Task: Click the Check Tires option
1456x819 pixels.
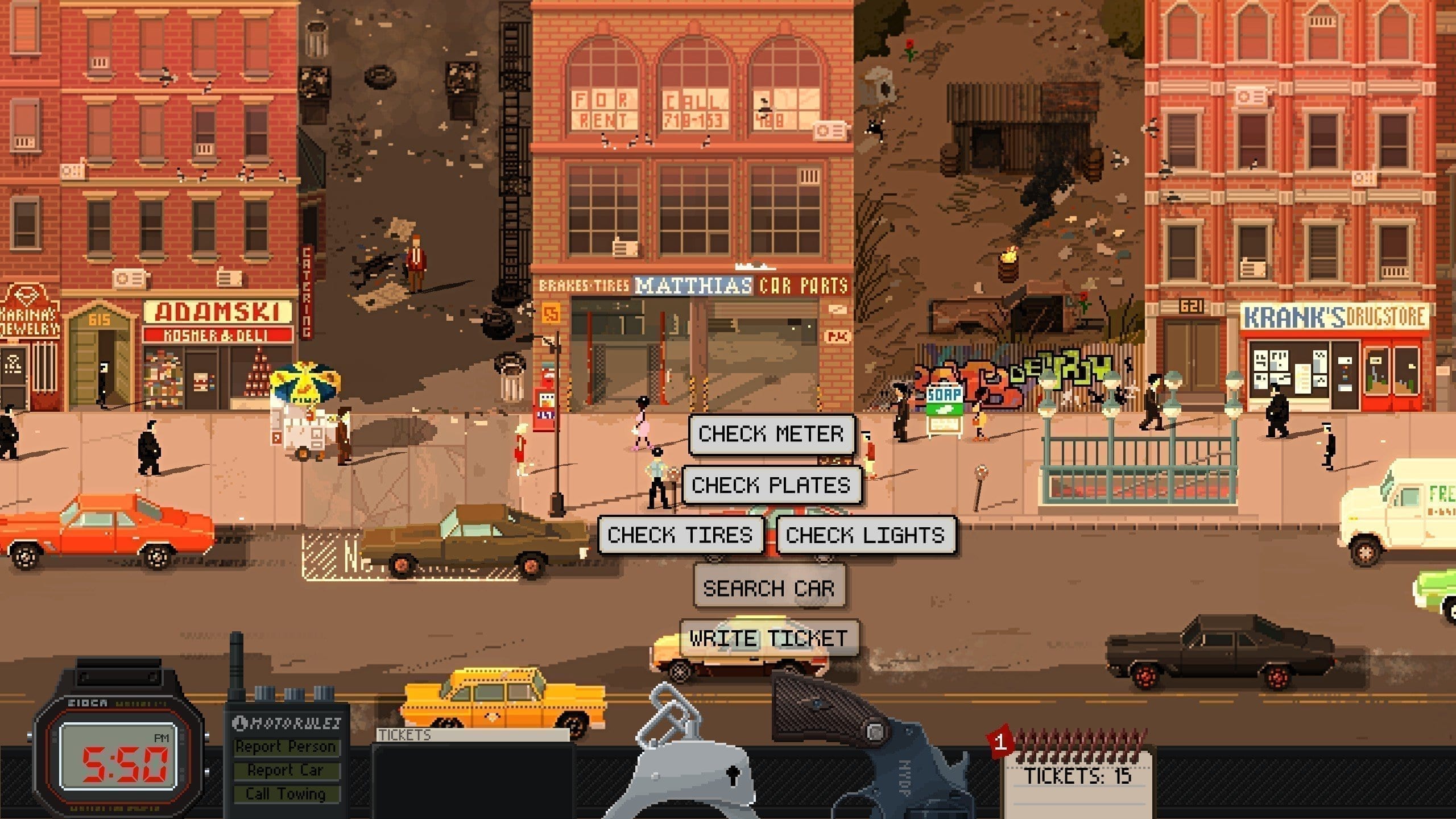Action: 680,535
